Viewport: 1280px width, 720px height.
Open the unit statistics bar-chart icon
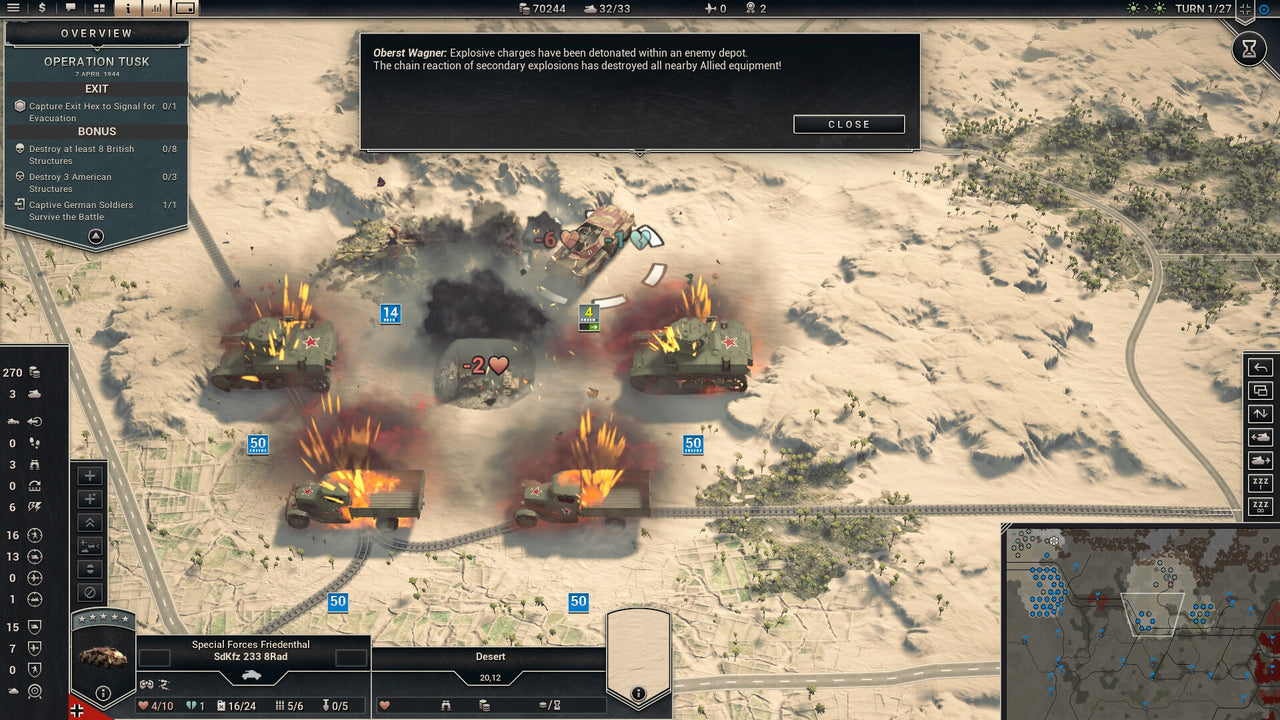click(157, 8)
